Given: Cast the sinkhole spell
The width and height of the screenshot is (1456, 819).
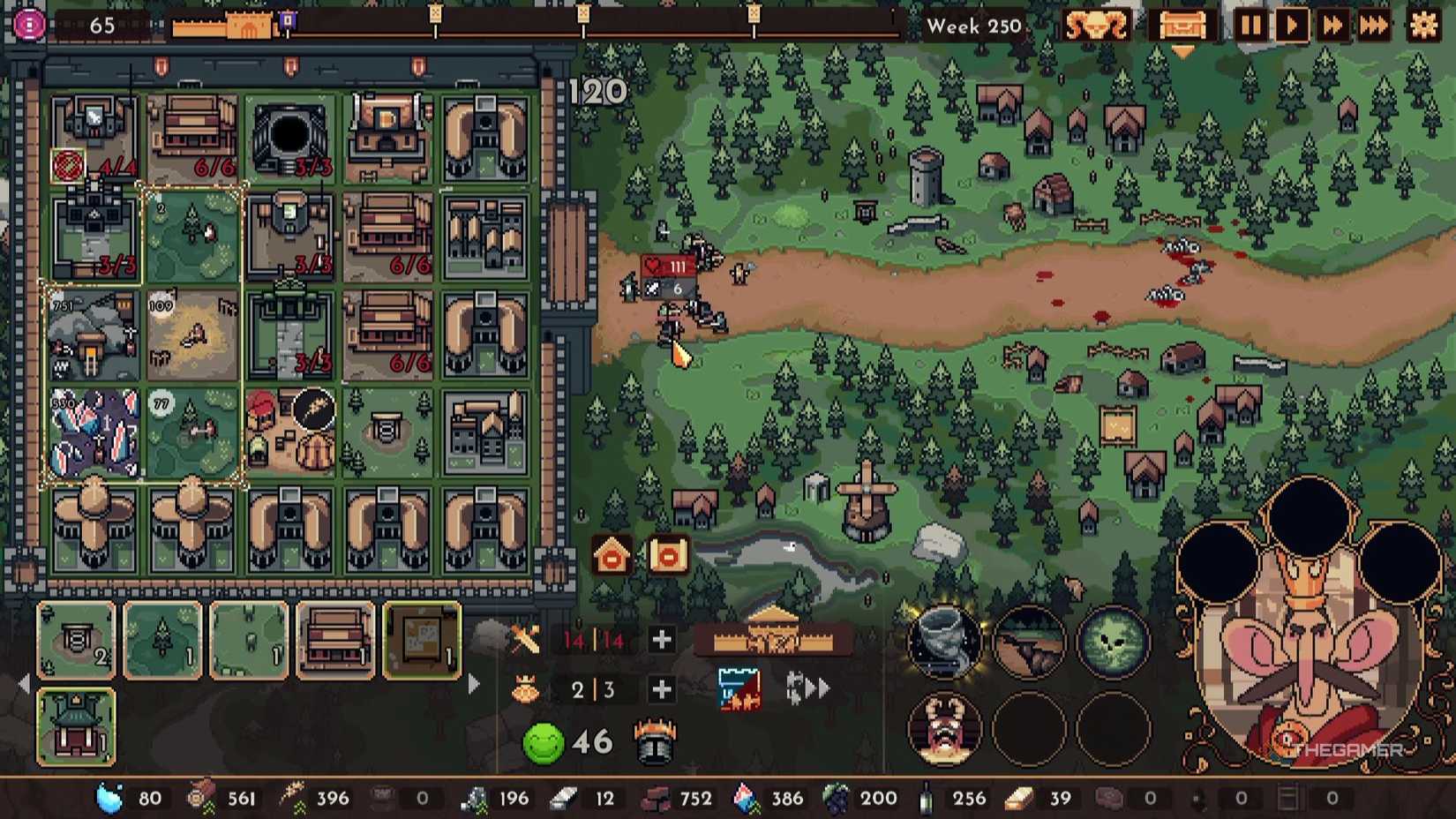Looking at the screenshot, I should click(x=1029, y=642).
